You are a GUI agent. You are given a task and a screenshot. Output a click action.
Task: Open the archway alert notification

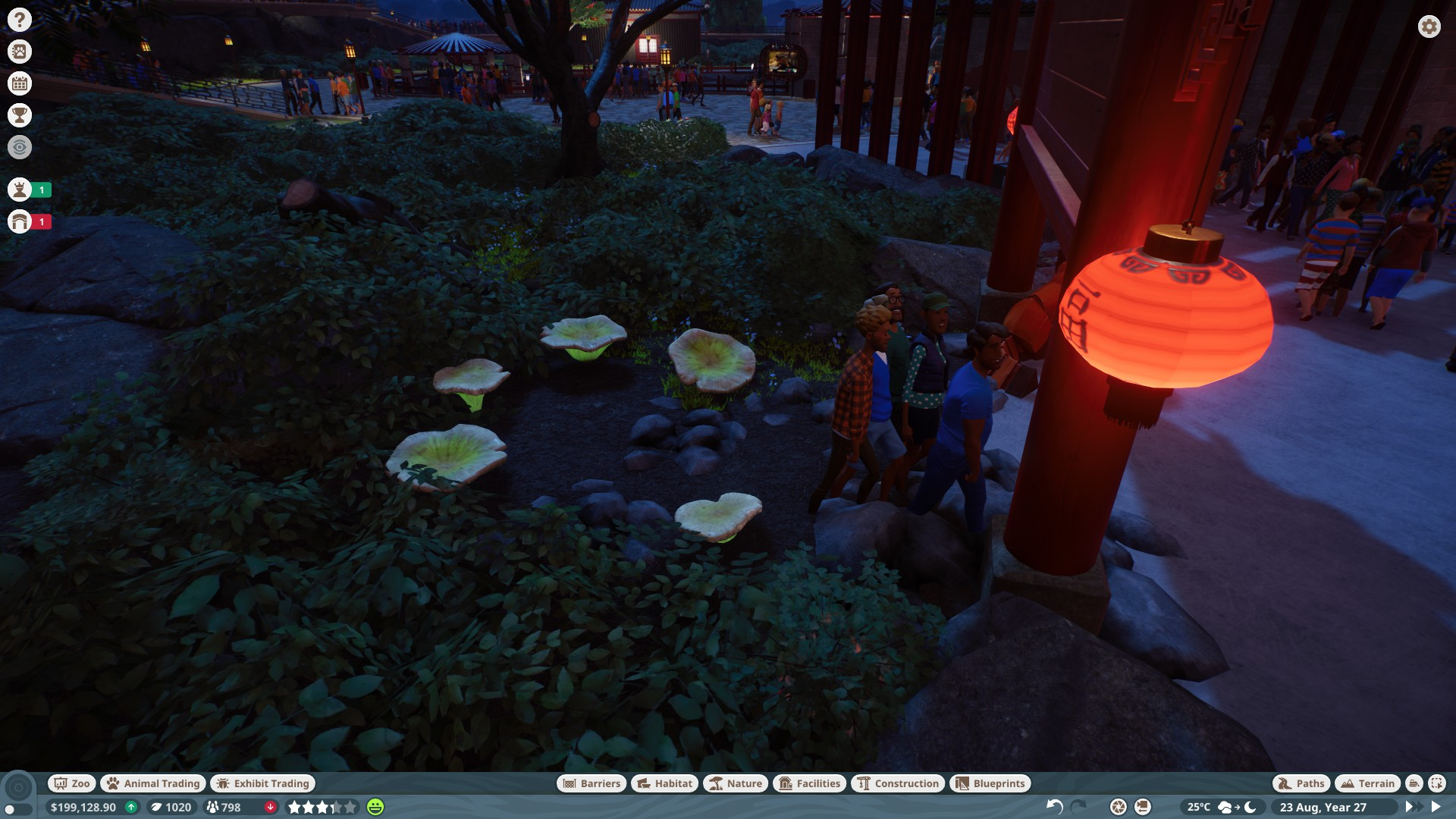click(20, 221)
